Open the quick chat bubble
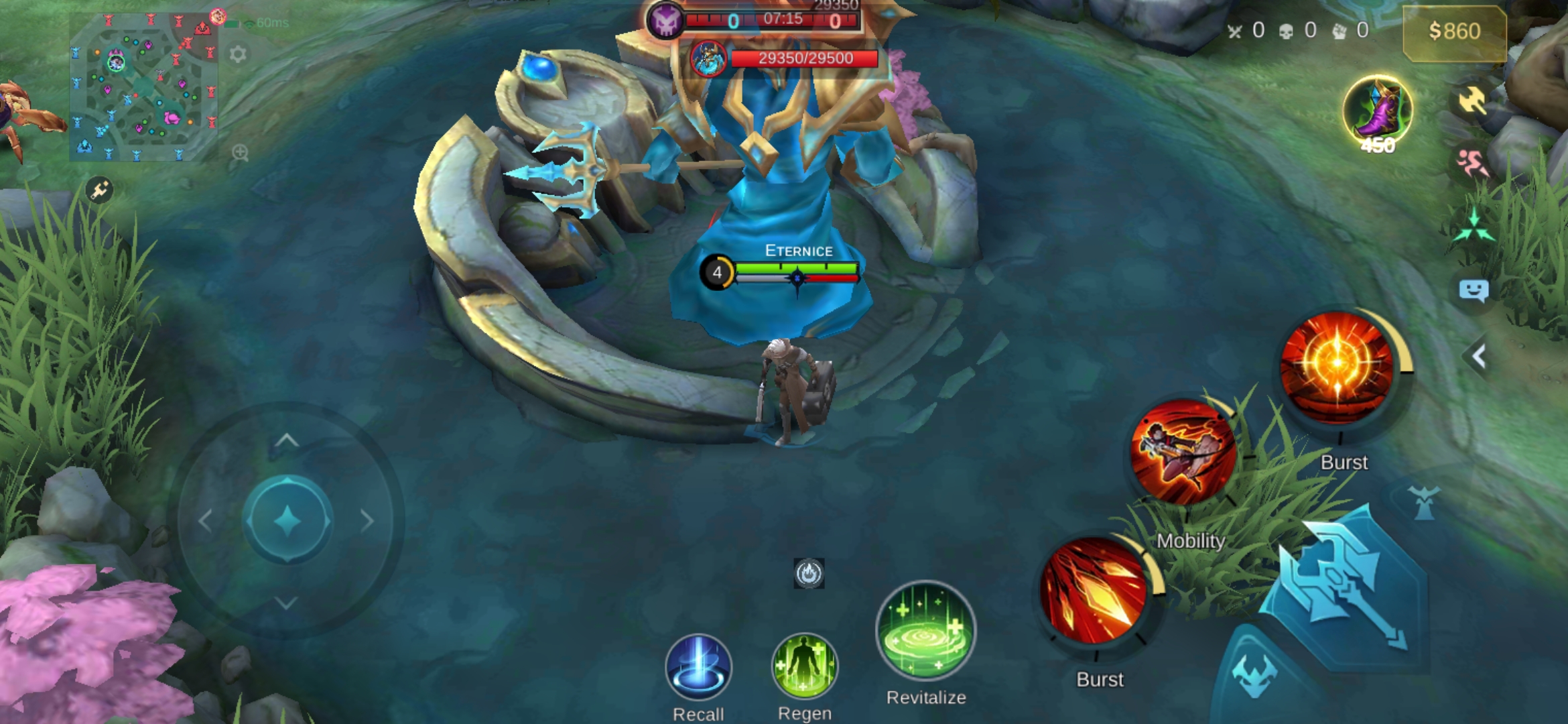Image resolution: width=1568 pixels, height=724 pixels. pyautogui.click(x=1474, y=290)
